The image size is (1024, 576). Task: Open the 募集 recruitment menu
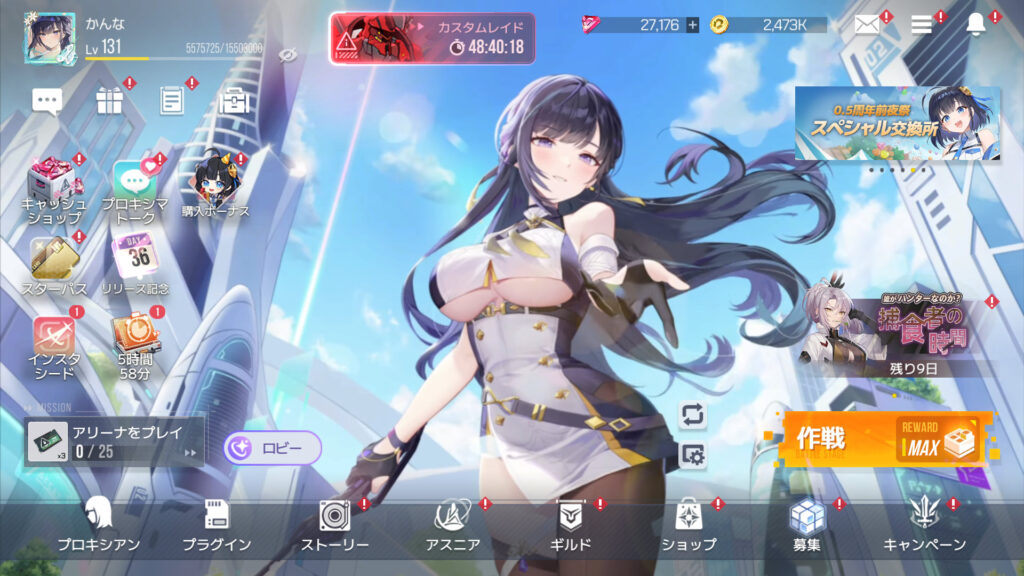pos(806,524)
